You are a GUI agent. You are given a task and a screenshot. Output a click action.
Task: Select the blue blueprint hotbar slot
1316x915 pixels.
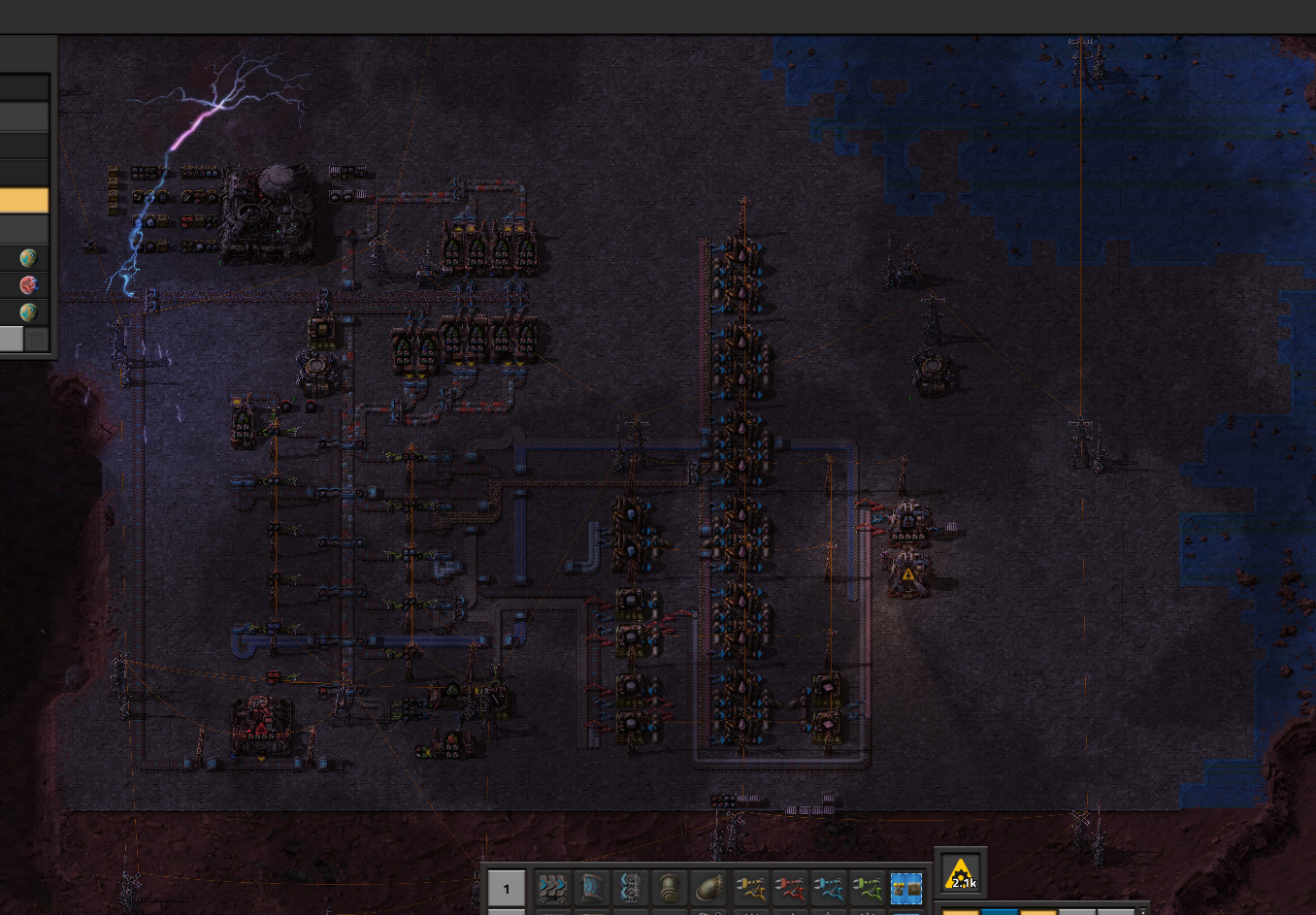(906, 887)
